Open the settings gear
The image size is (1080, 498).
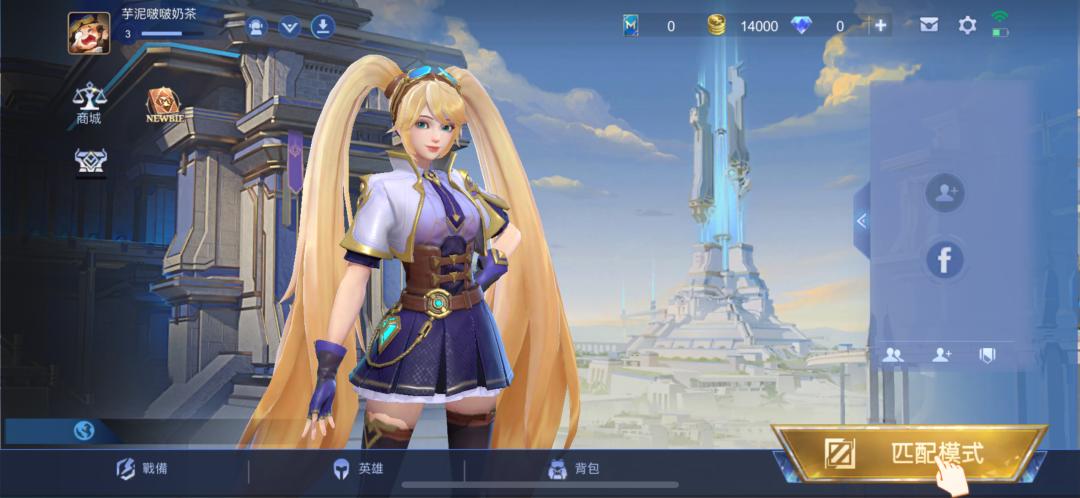[967, 26]
